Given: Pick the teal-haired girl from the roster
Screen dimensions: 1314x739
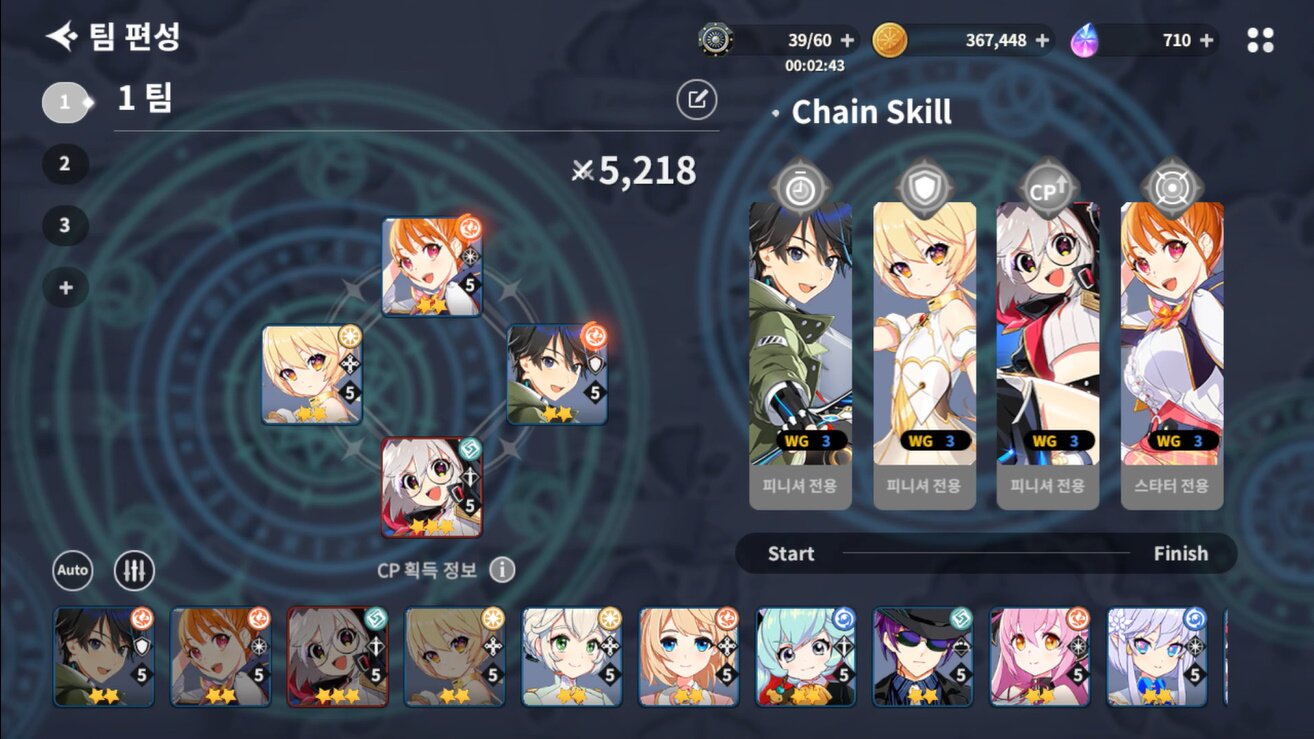Looking at the screenshot, I should 805,657.
